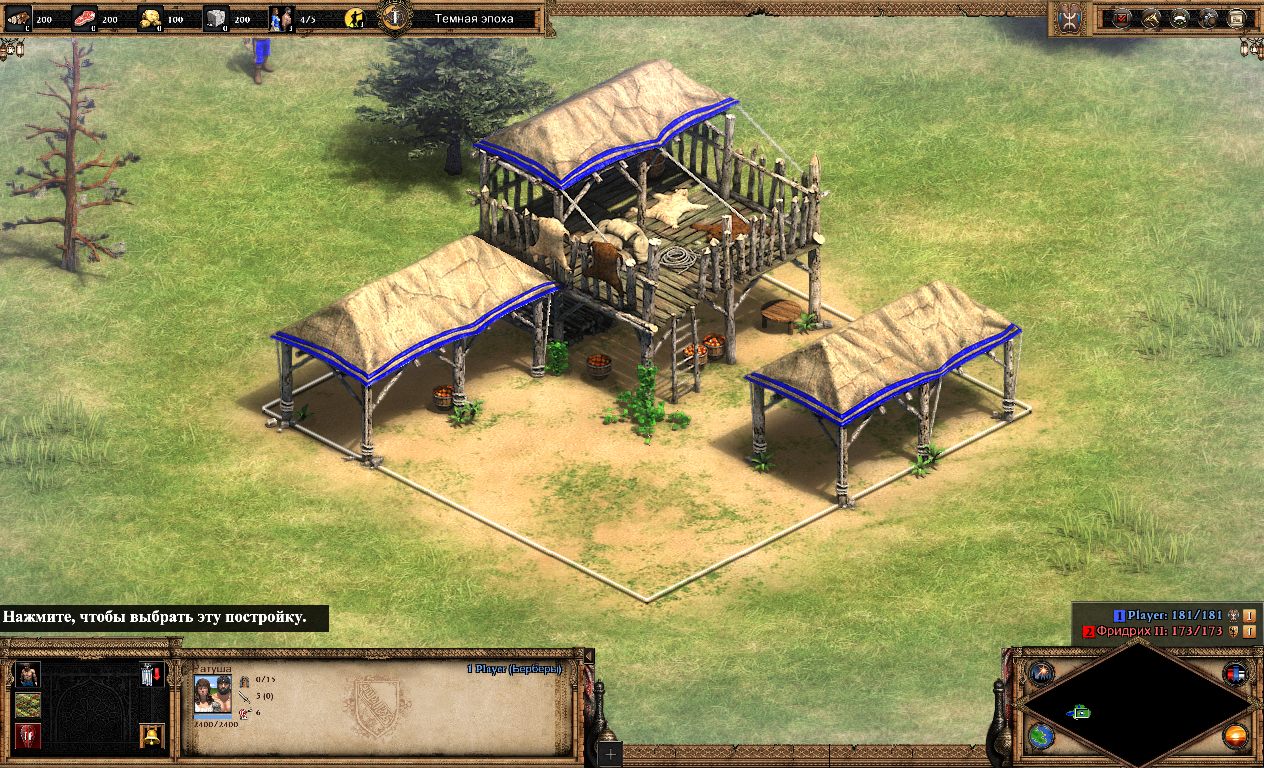
Task: Click the gather point flag icon
Action: click(x=152, y=674)
